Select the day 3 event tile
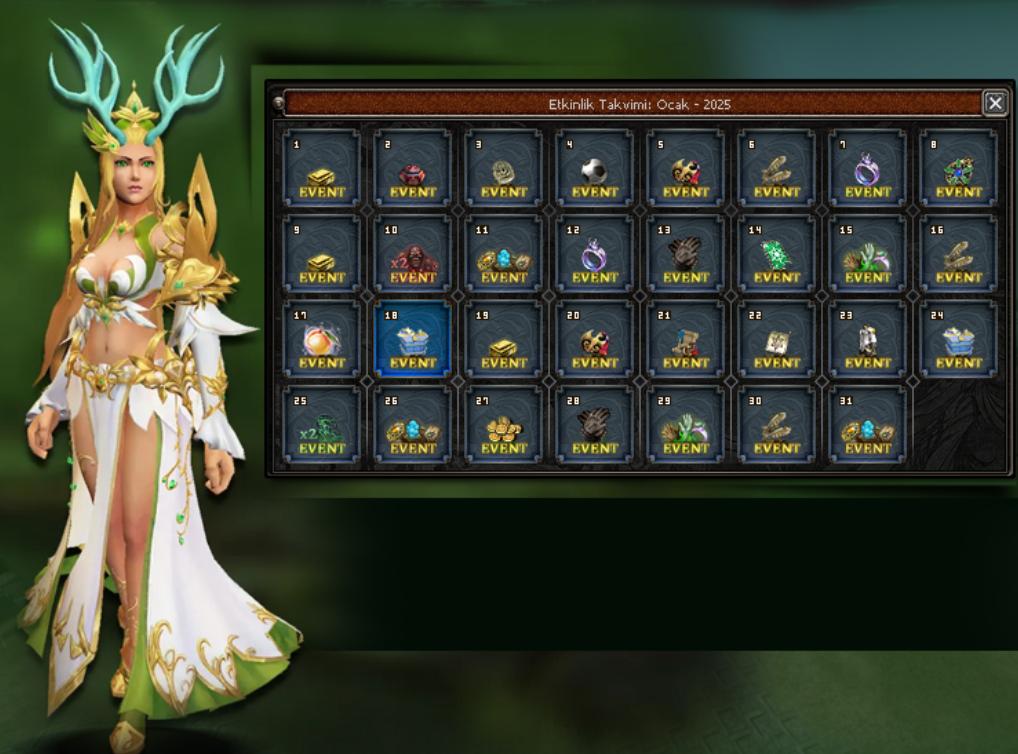 point(504,169)
